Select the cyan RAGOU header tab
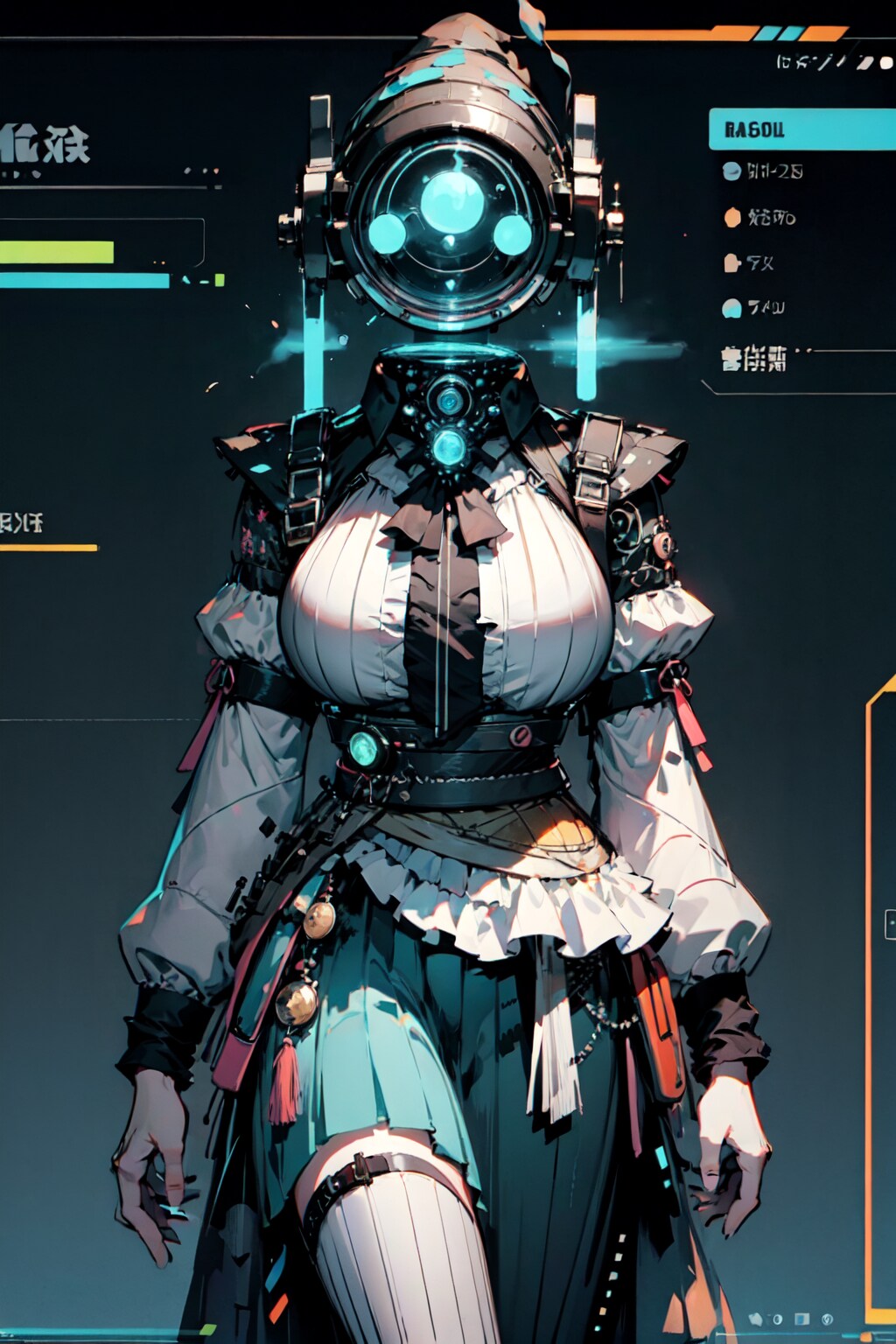 tap(801, 129)
